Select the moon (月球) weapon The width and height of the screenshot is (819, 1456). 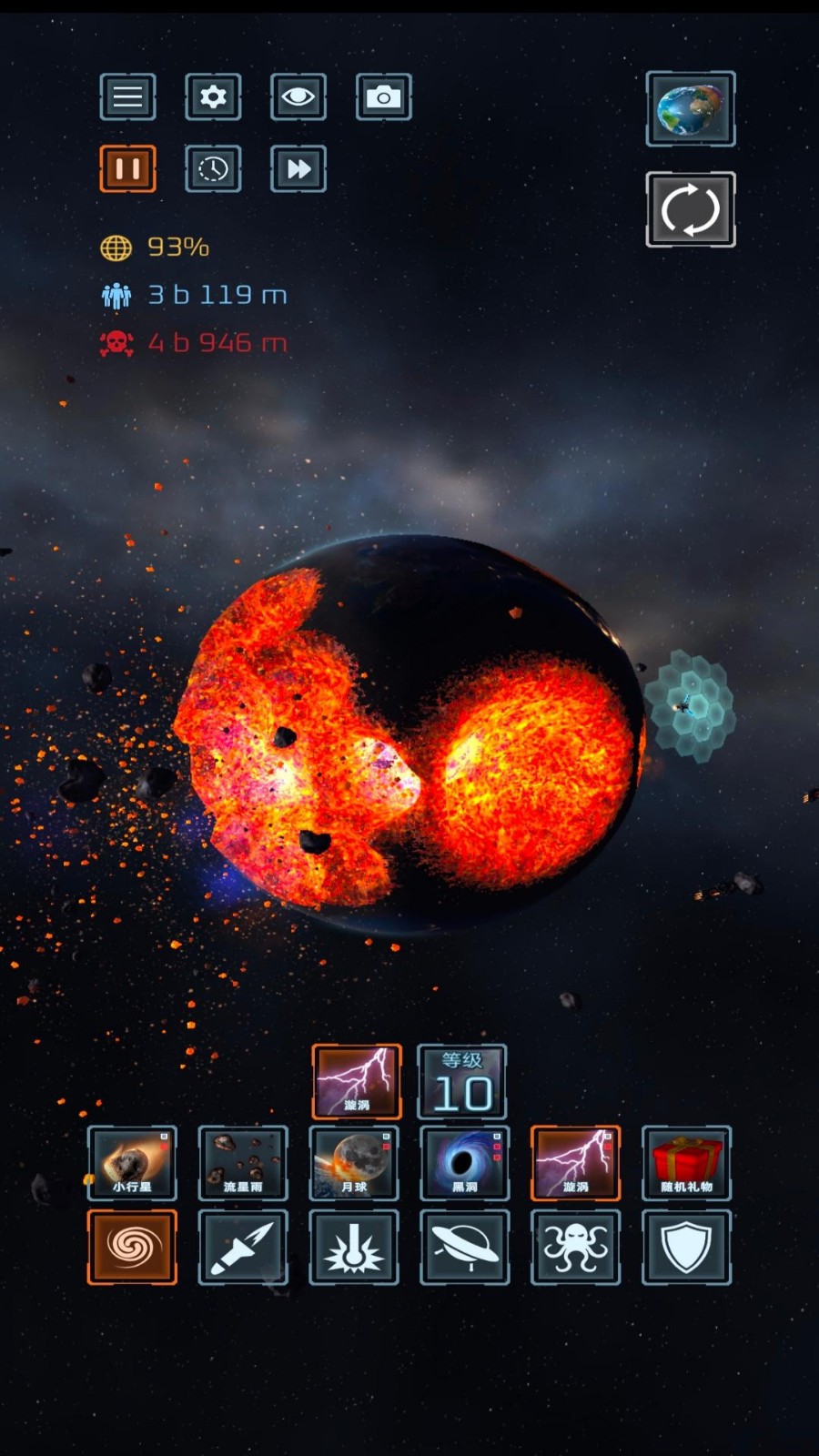click(x=354, y=1163)
